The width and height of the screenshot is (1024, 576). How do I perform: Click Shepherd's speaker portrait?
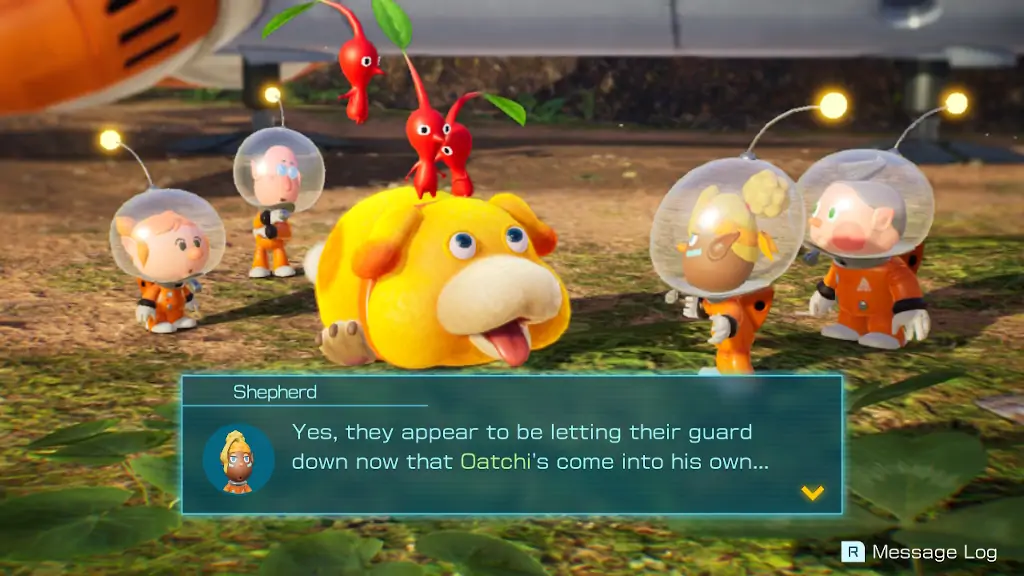tap(238, 458)
